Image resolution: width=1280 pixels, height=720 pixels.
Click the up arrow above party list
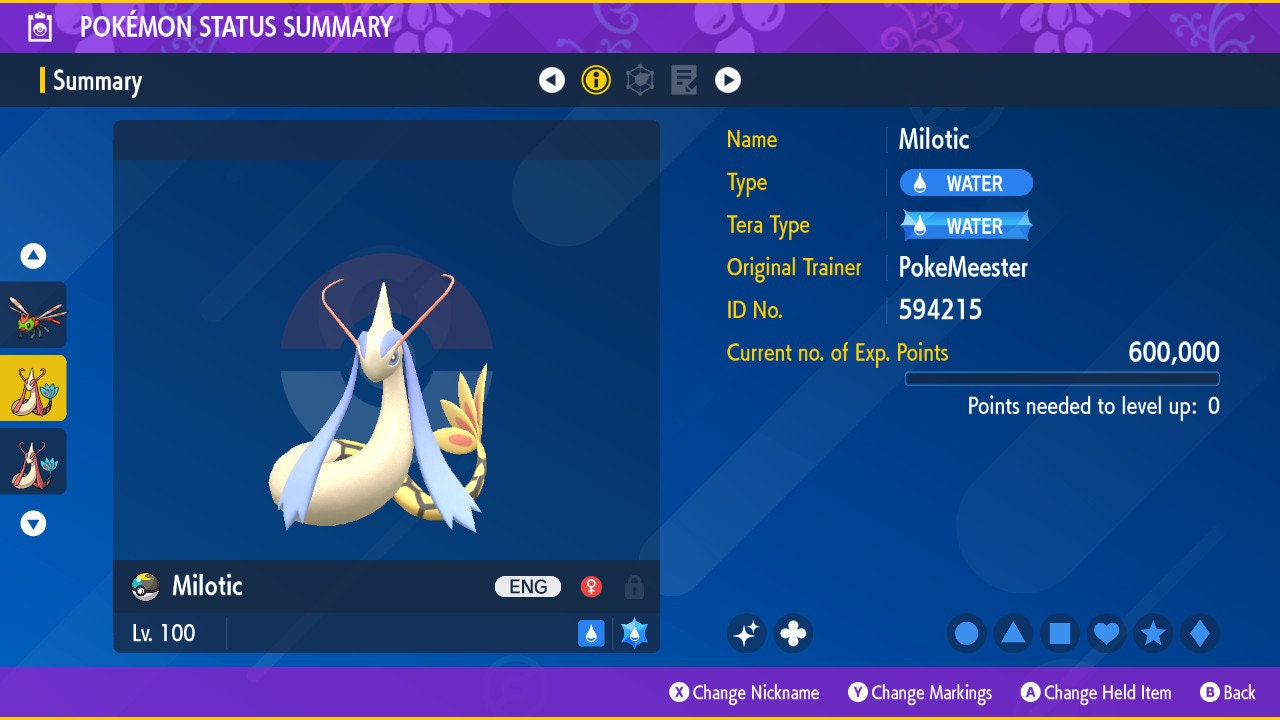(x=33, y=256)
